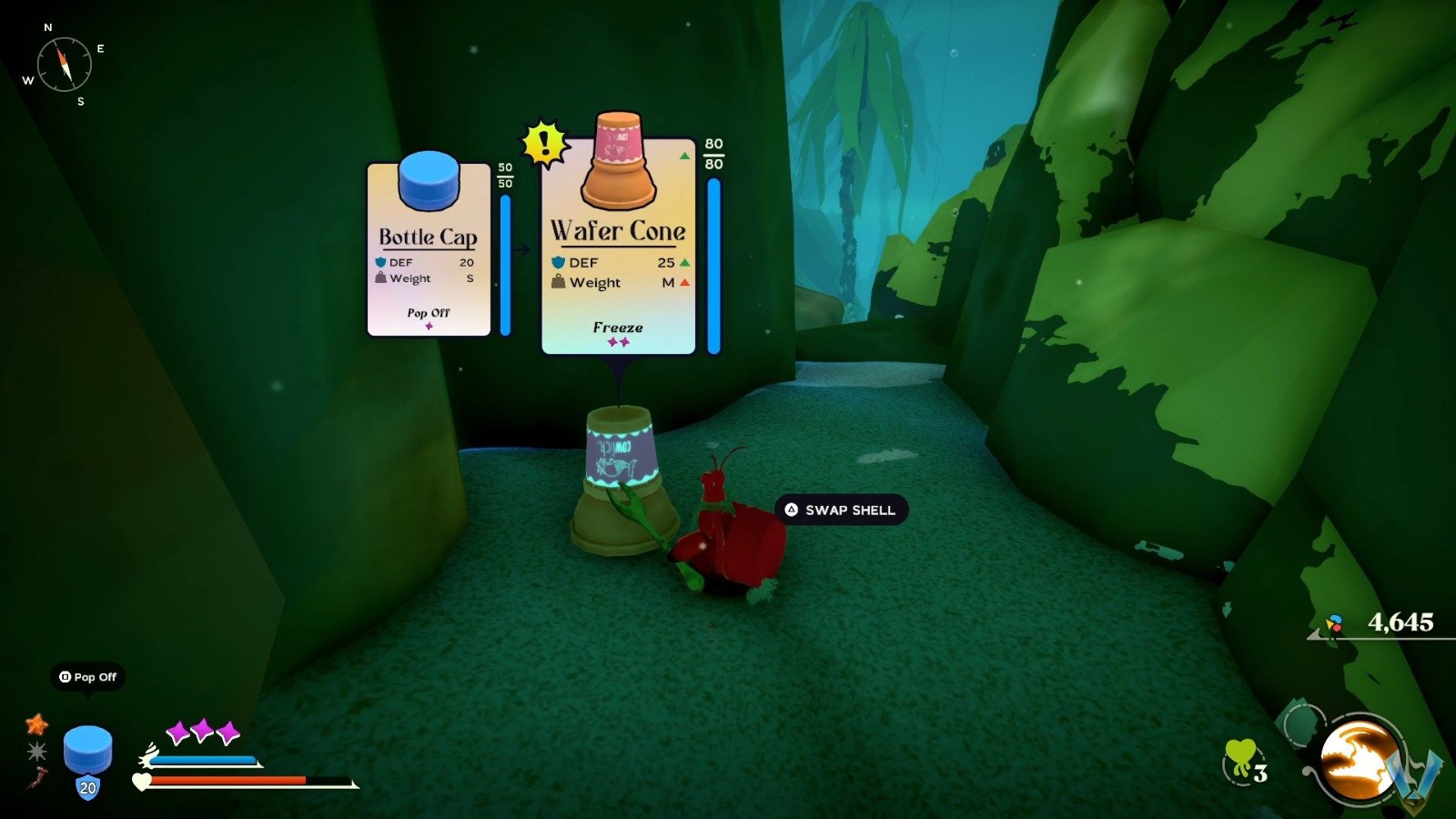Click the circular minimap in bottom-right corner
Viewport: 1456px width, 819px height.
pyautogui.click(x=1356, y=760)
